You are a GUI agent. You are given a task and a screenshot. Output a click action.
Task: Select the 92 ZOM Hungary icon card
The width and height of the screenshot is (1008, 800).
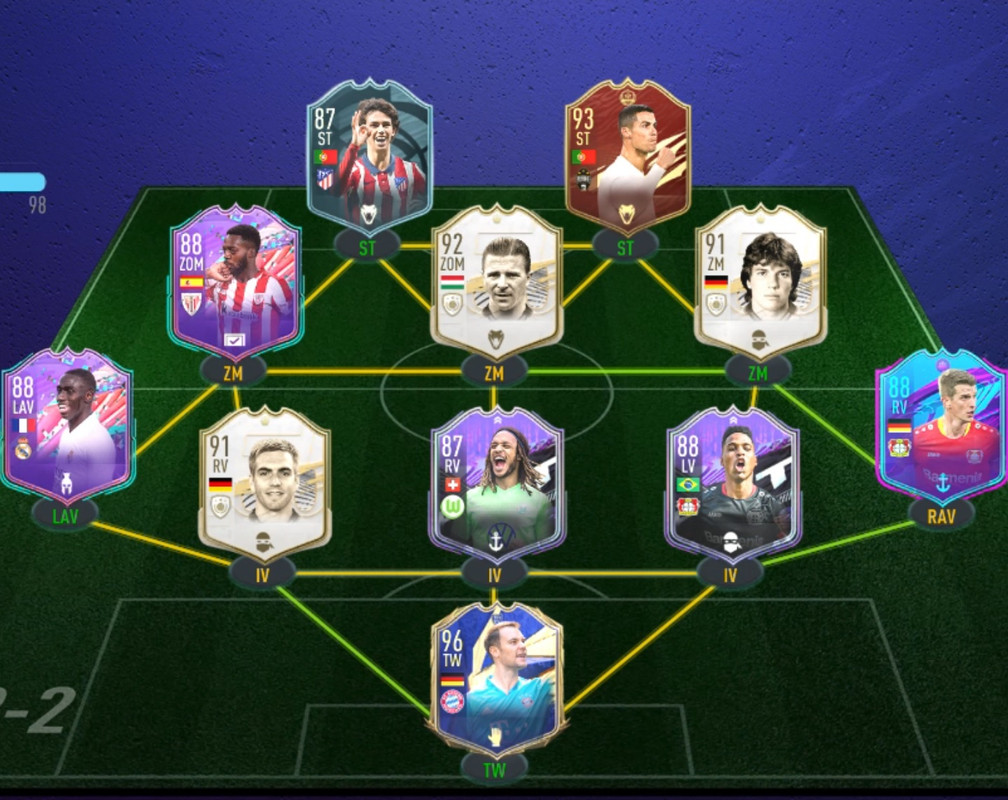[x=496, y=280]
